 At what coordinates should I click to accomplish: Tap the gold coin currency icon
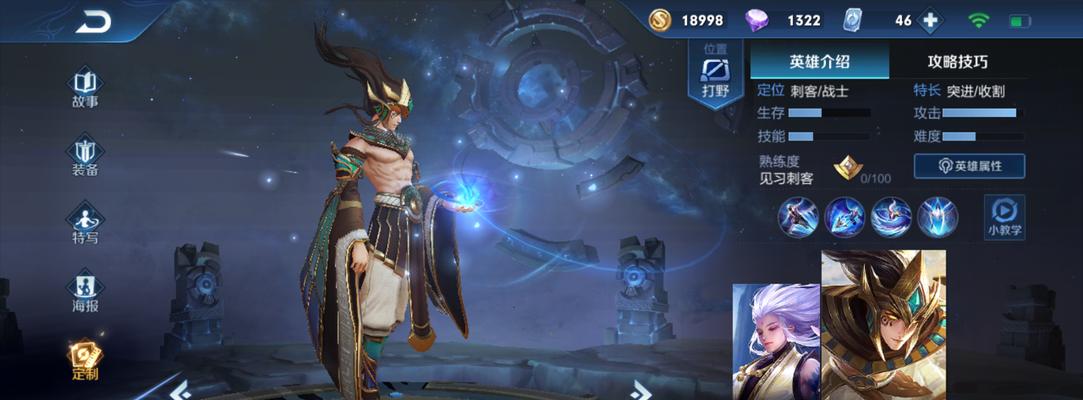pos(659,20)
